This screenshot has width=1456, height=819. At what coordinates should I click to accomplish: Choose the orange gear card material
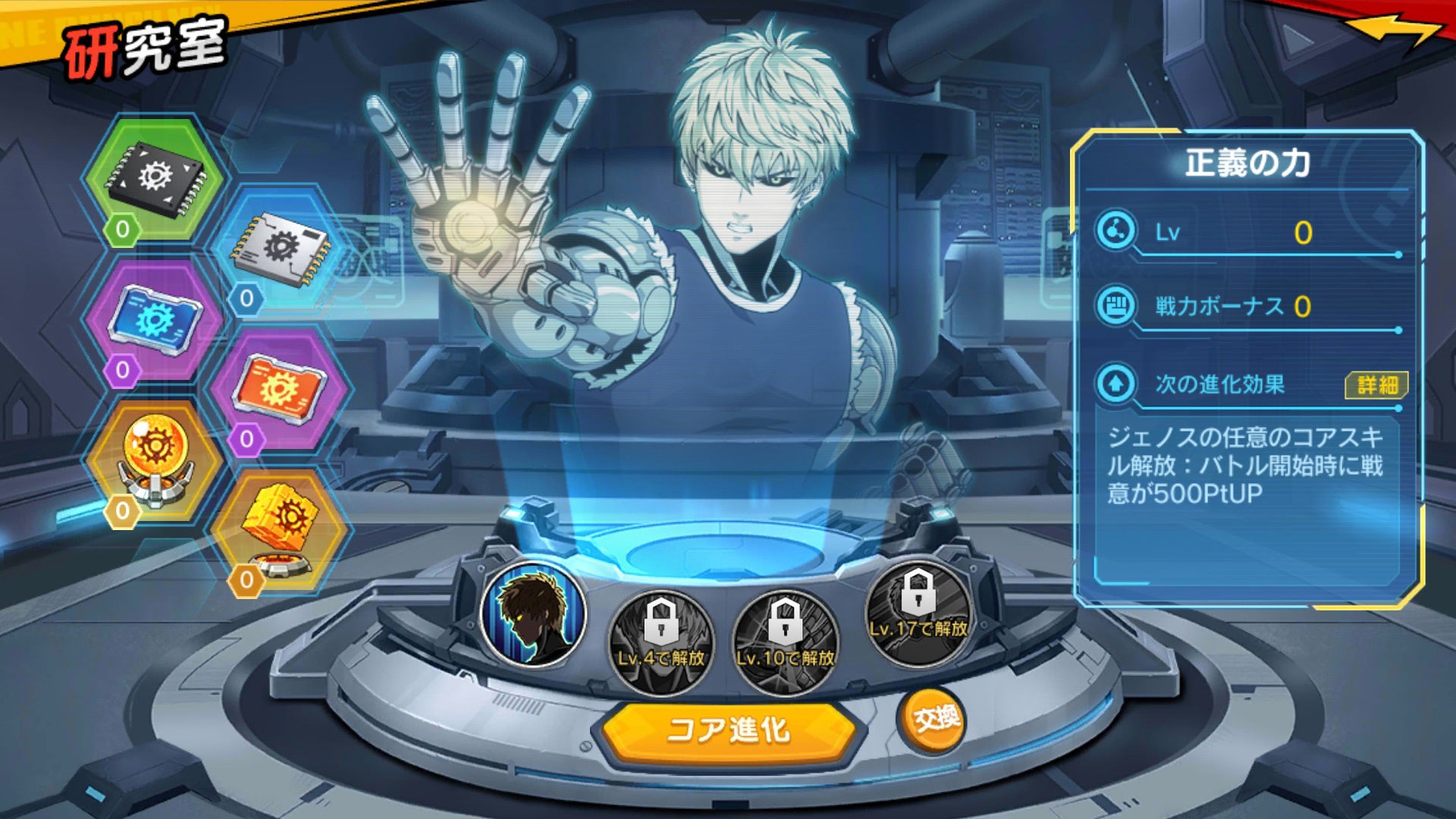tap(279, 390)
